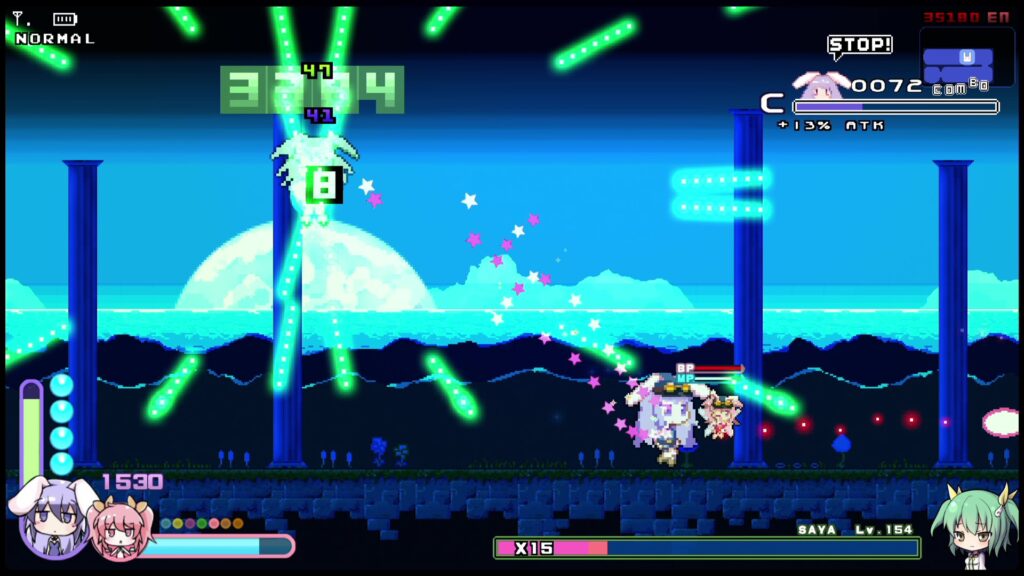
Task: Click the row of colored buff badges
Action: [x=202, y=523]
